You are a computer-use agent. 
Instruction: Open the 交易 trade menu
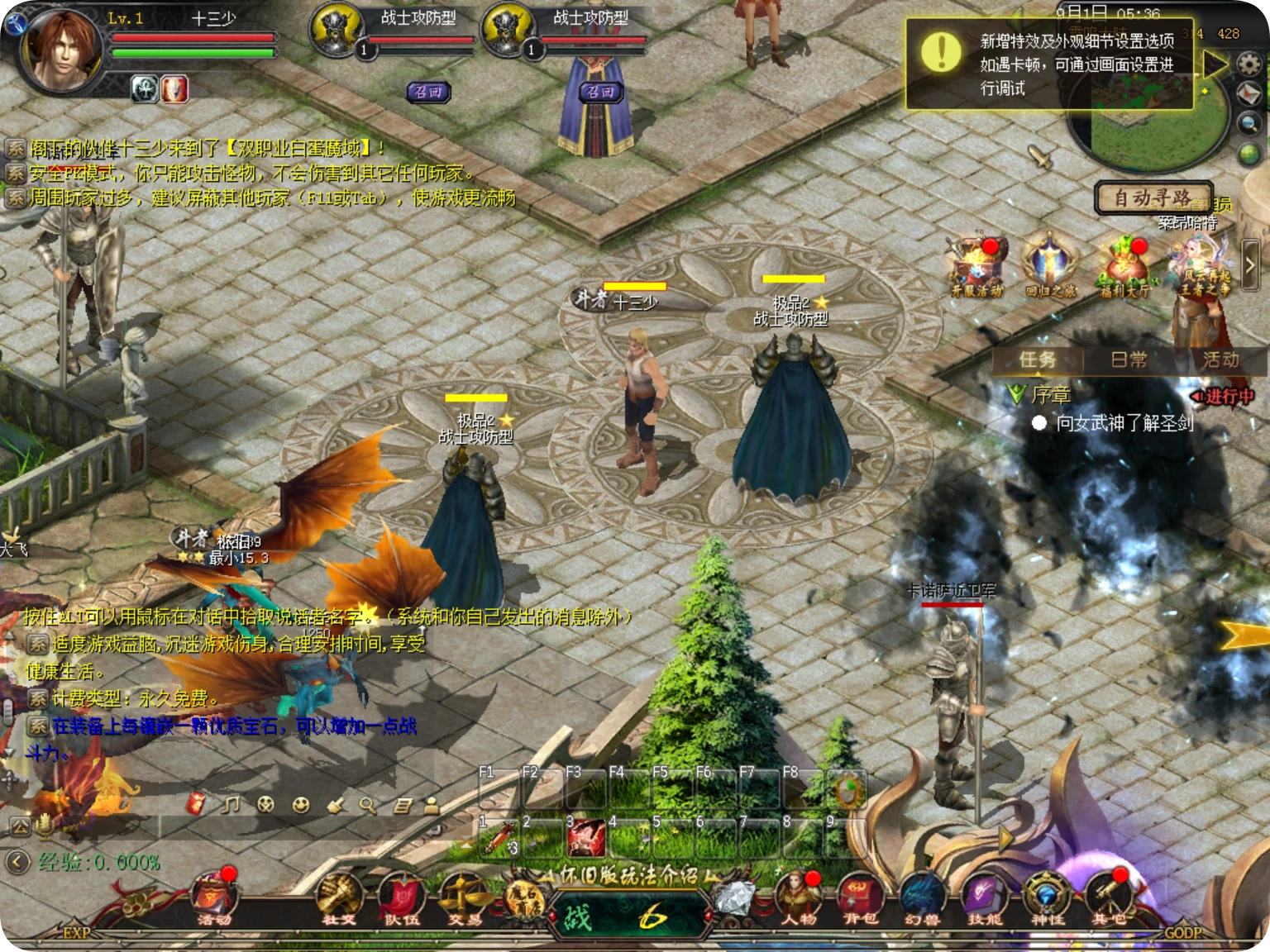[463, 898]
